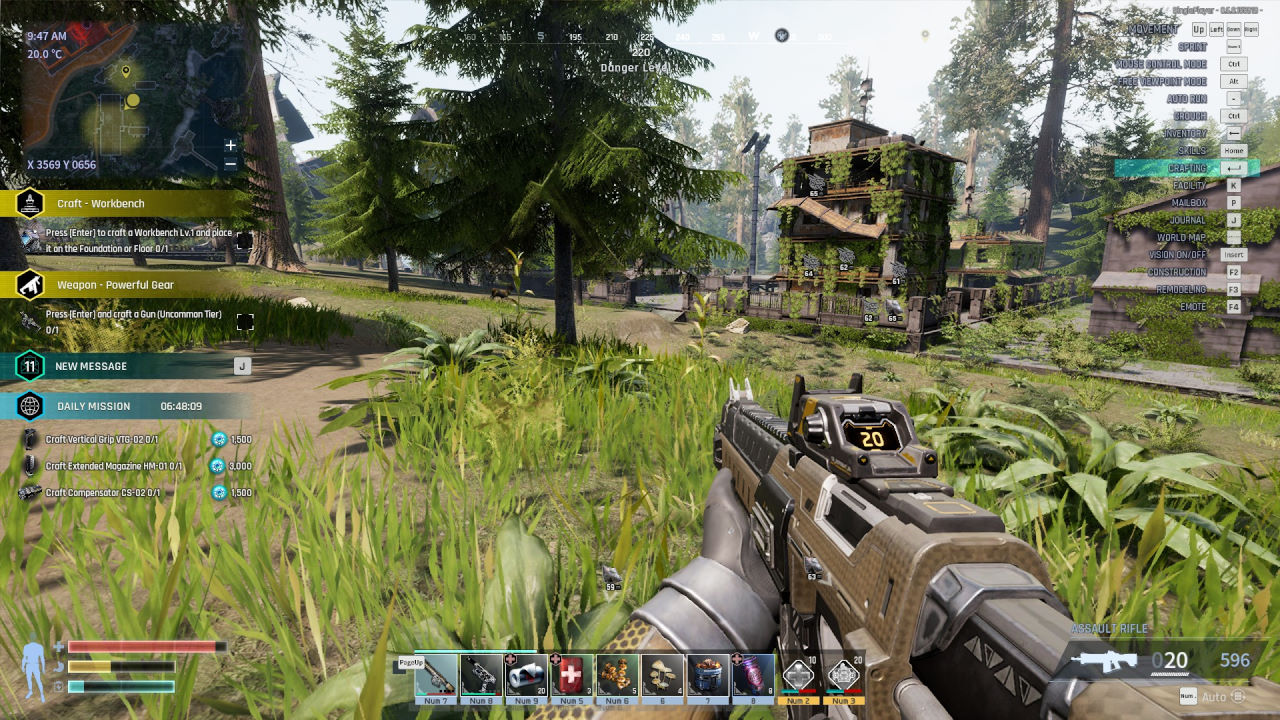Screen dimensions: 1280x720
Task: Open the highlighted Crafting menu entry
Action: (1187, 168)
